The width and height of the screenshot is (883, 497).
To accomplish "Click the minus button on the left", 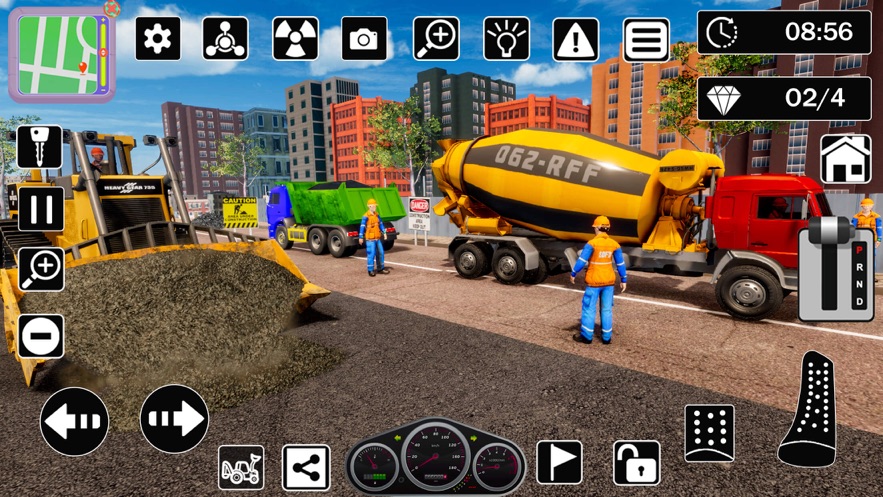I will pyautogui.click(x=41, y=336).
